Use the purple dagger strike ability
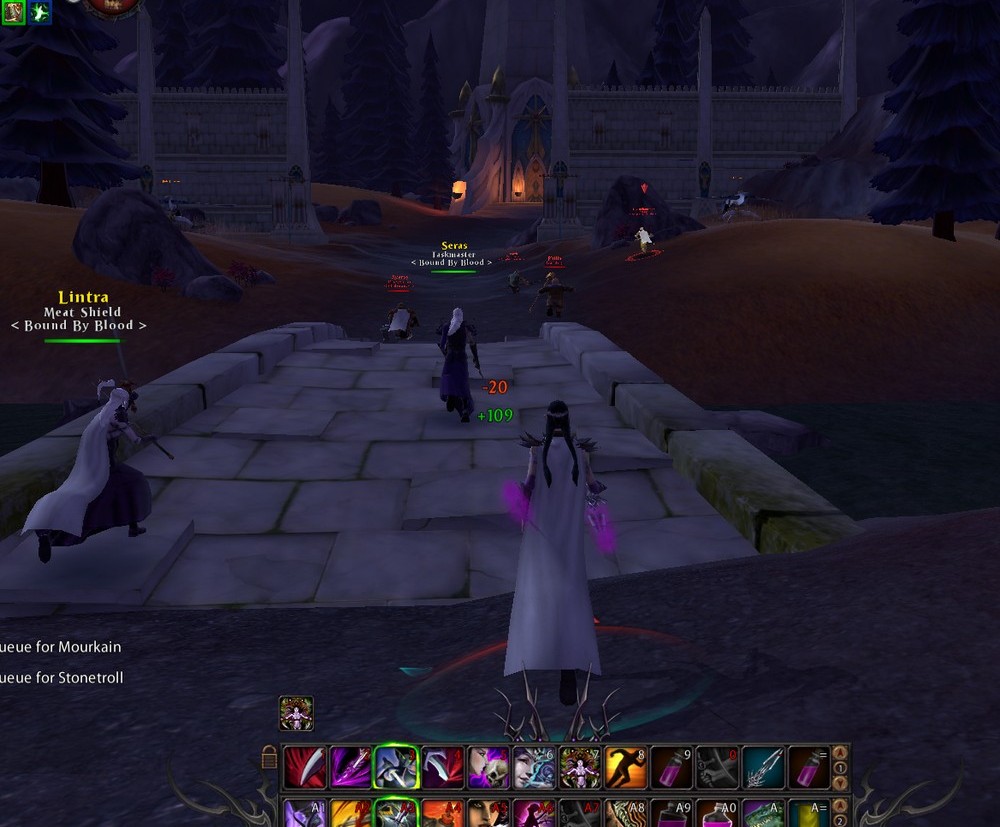Image resolution: width=1000 pixels, height=827 pixels. [x=350, y=767]
